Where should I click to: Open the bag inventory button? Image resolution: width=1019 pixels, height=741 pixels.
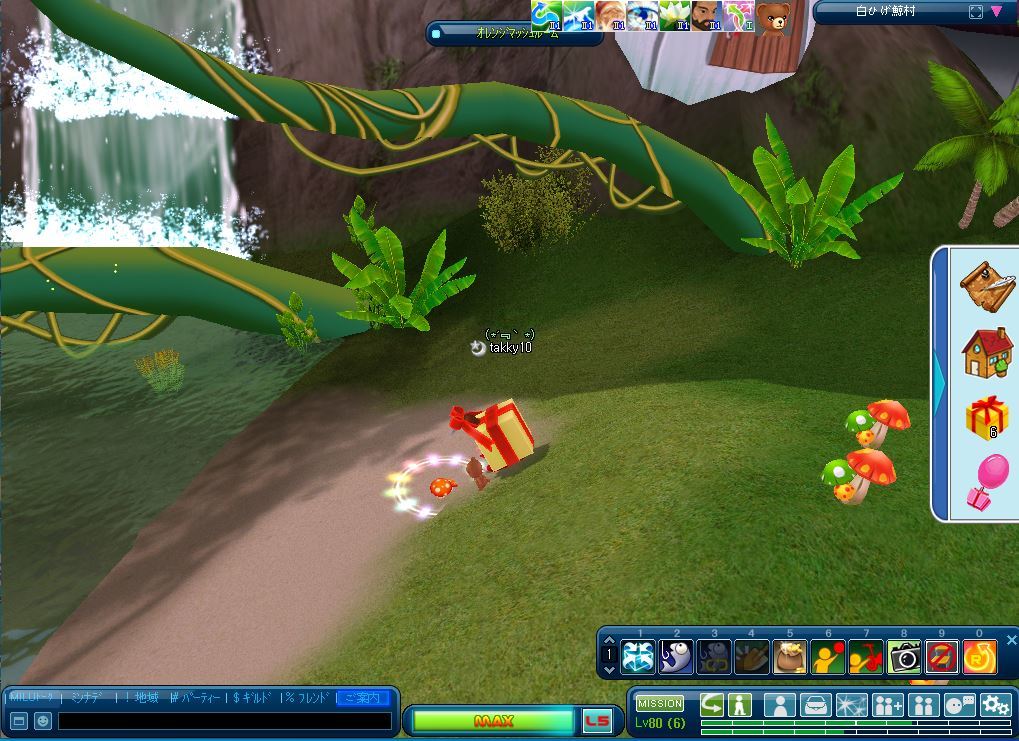(x=817, y=705)
